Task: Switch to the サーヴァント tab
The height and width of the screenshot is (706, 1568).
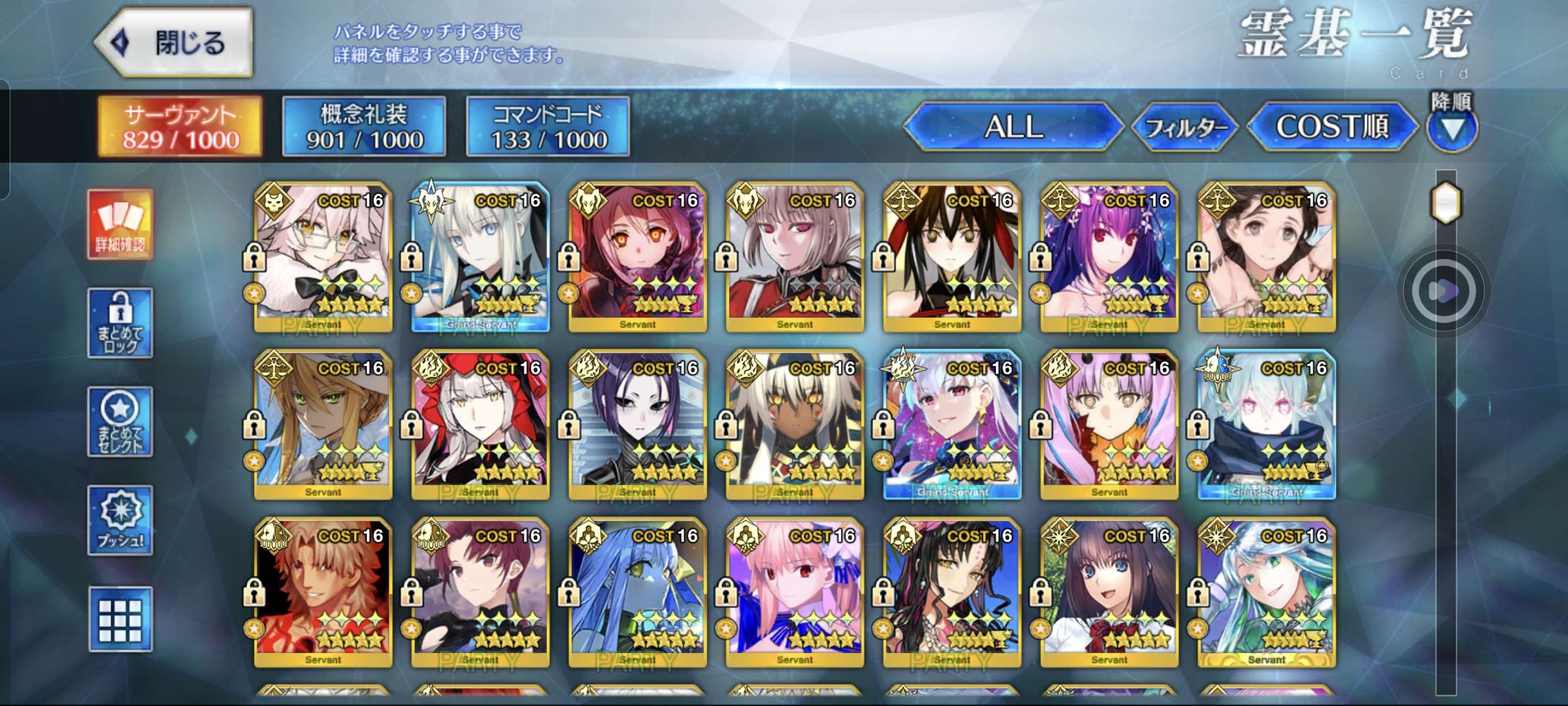Action: pyautogui.click(x=180, y=126)
